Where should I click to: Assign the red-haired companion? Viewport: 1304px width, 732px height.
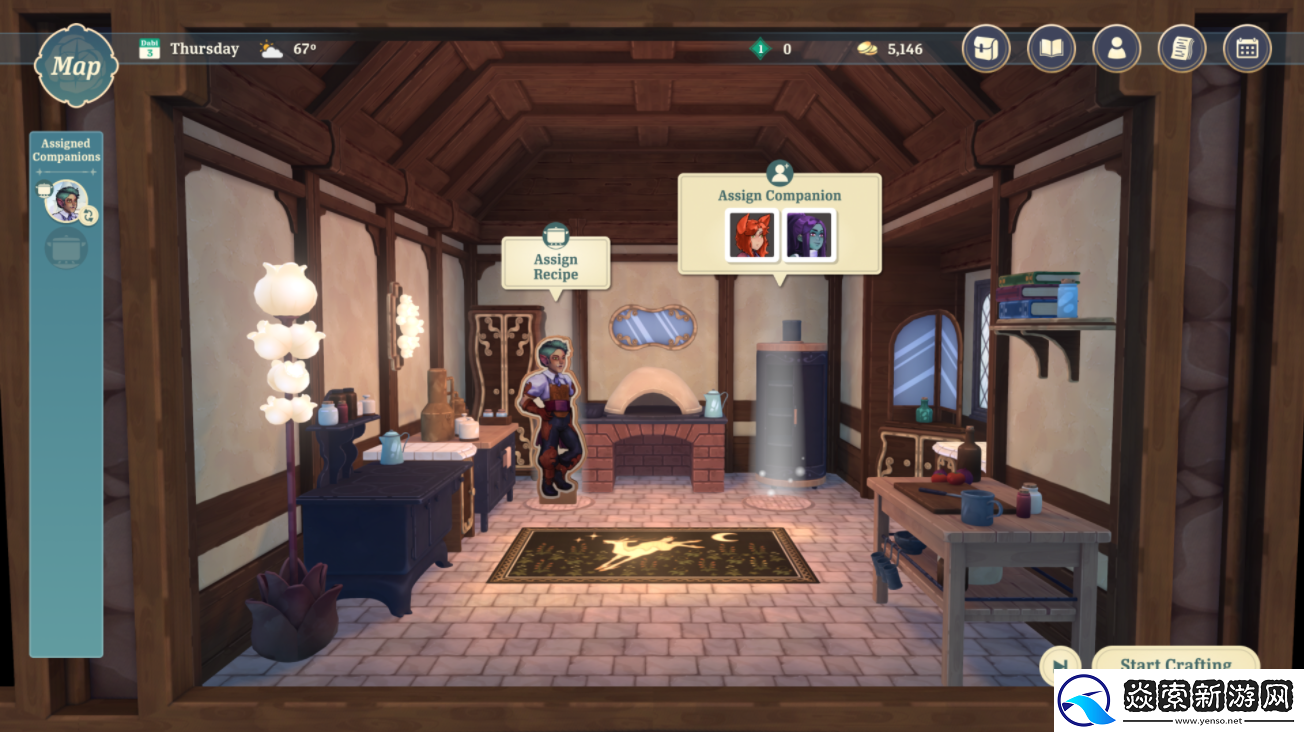coord(750,236)
